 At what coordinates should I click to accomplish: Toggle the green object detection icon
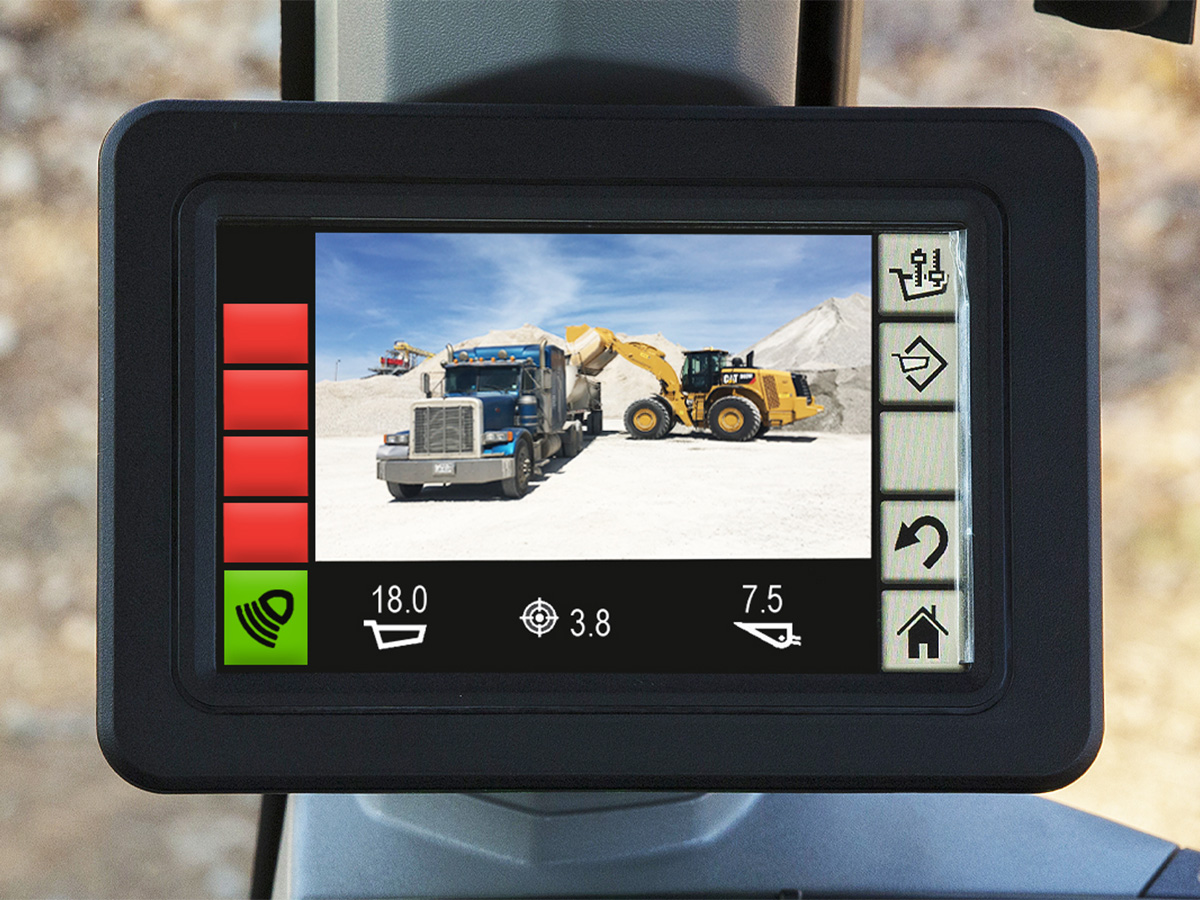tap(265, 617)
